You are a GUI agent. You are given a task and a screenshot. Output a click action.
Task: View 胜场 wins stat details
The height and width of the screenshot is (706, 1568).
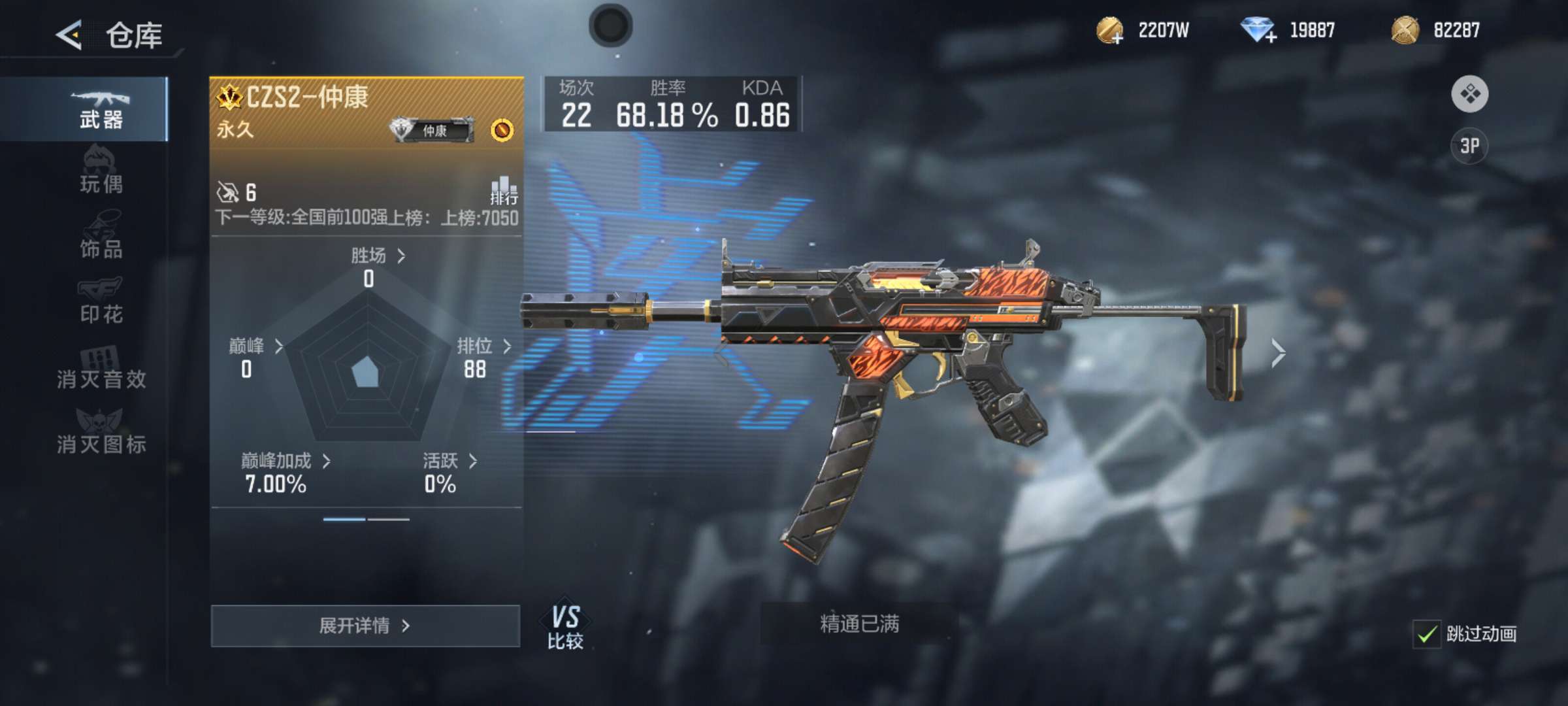coord(378,256)
